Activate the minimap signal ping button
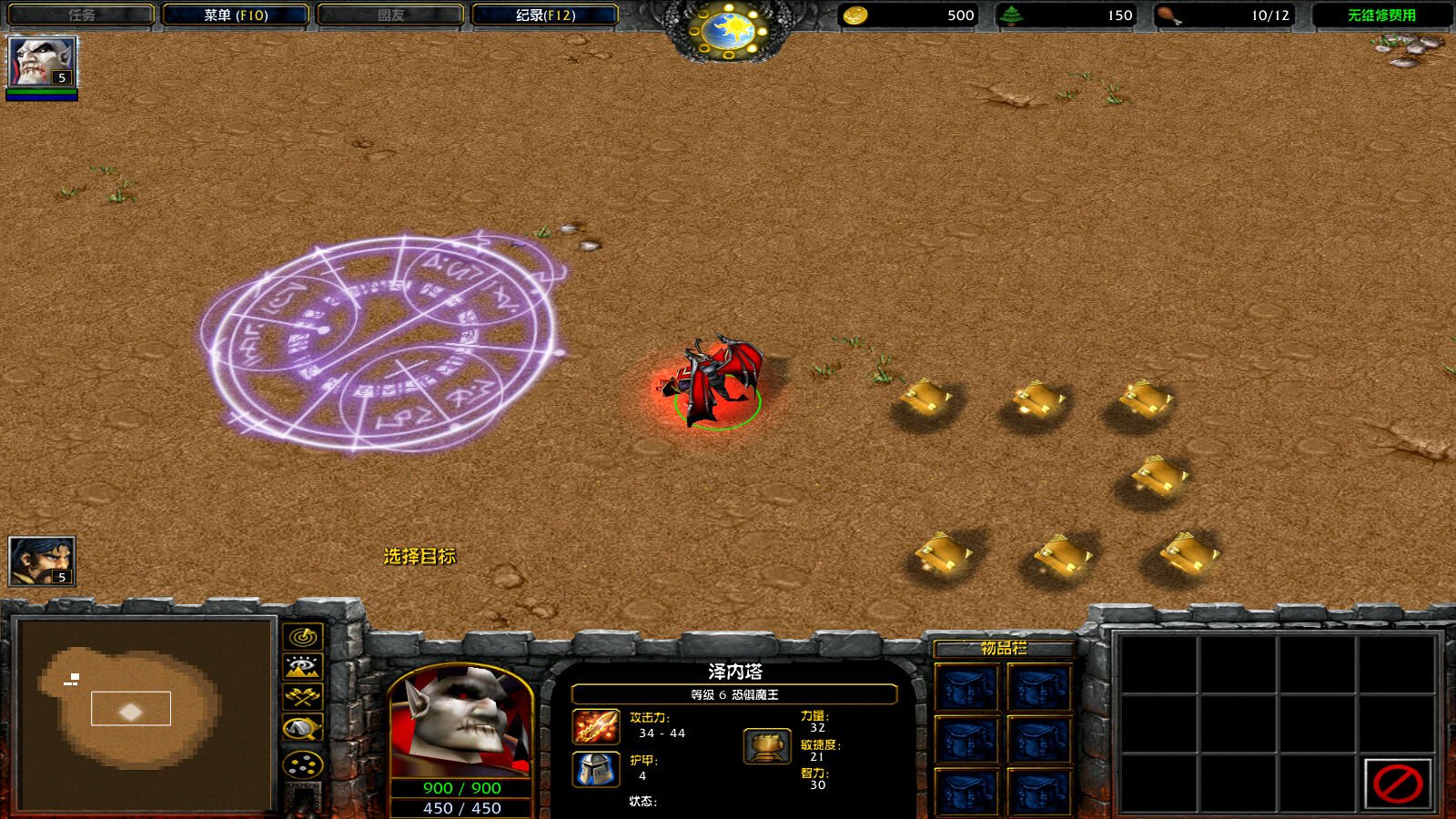Image resolution: width=1456 pixels, height=819 pixels. click(303, 636)
